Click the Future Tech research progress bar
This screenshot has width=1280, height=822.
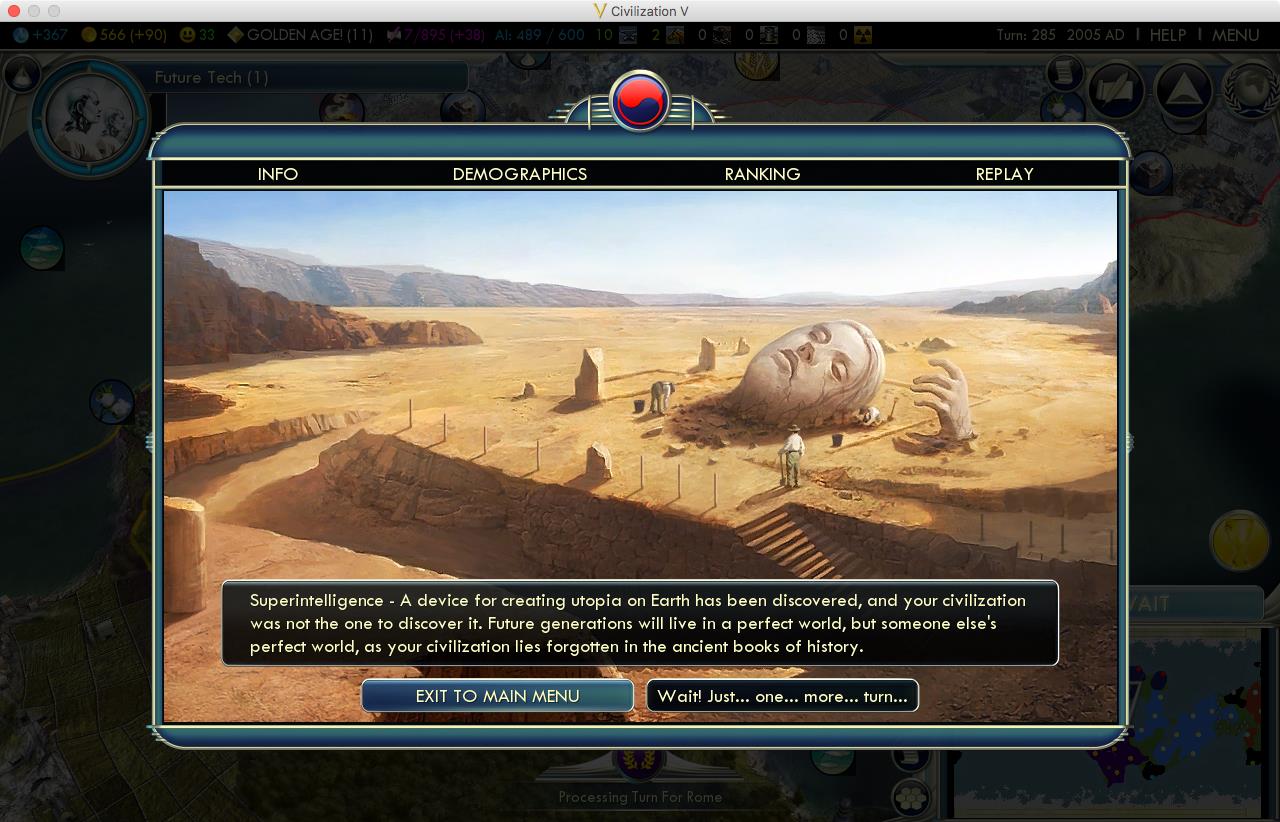pyautogui.click(x=300, y=76)
